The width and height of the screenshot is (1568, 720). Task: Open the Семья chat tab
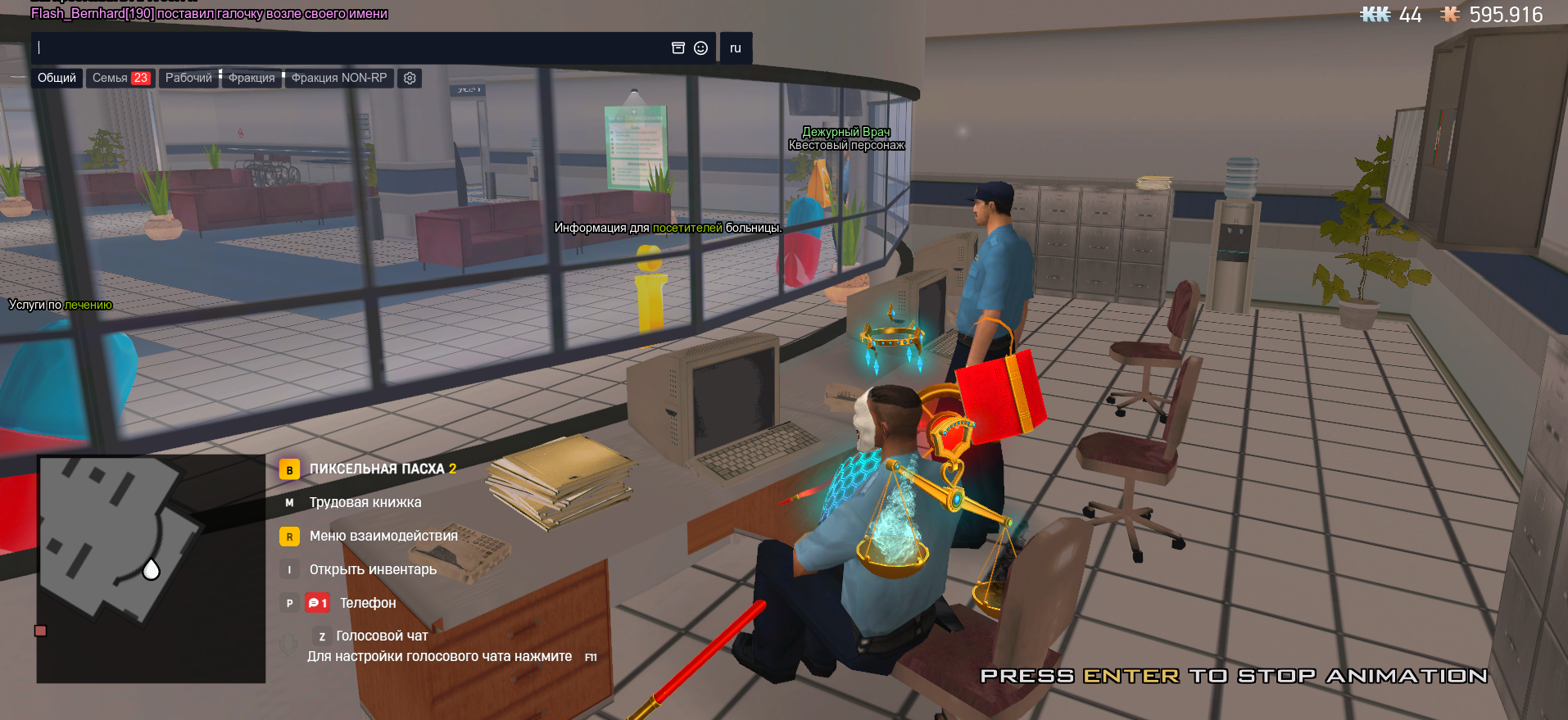(120, 78)
